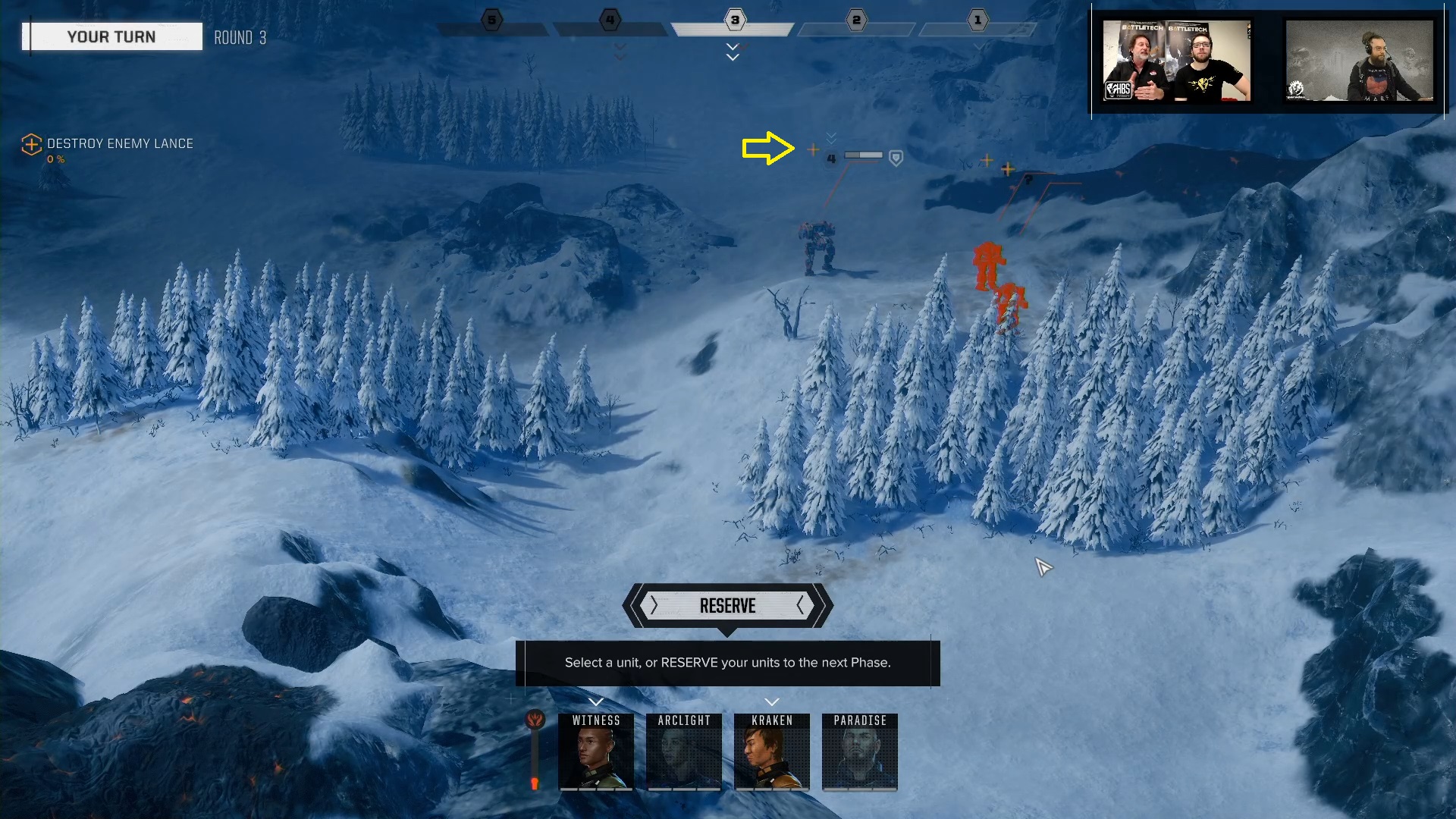Viewport: 1456px width, 819px height.
Task: Expand the double chevron below phase 3
Action: pos(732,53)
